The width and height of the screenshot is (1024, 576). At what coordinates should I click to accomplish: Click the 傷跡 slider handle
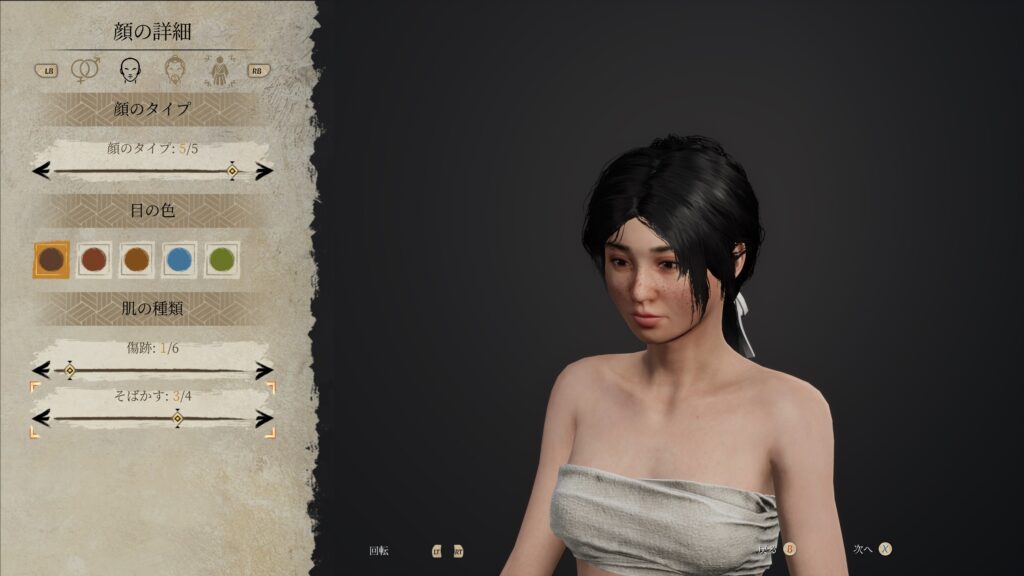tap(70, 371)
